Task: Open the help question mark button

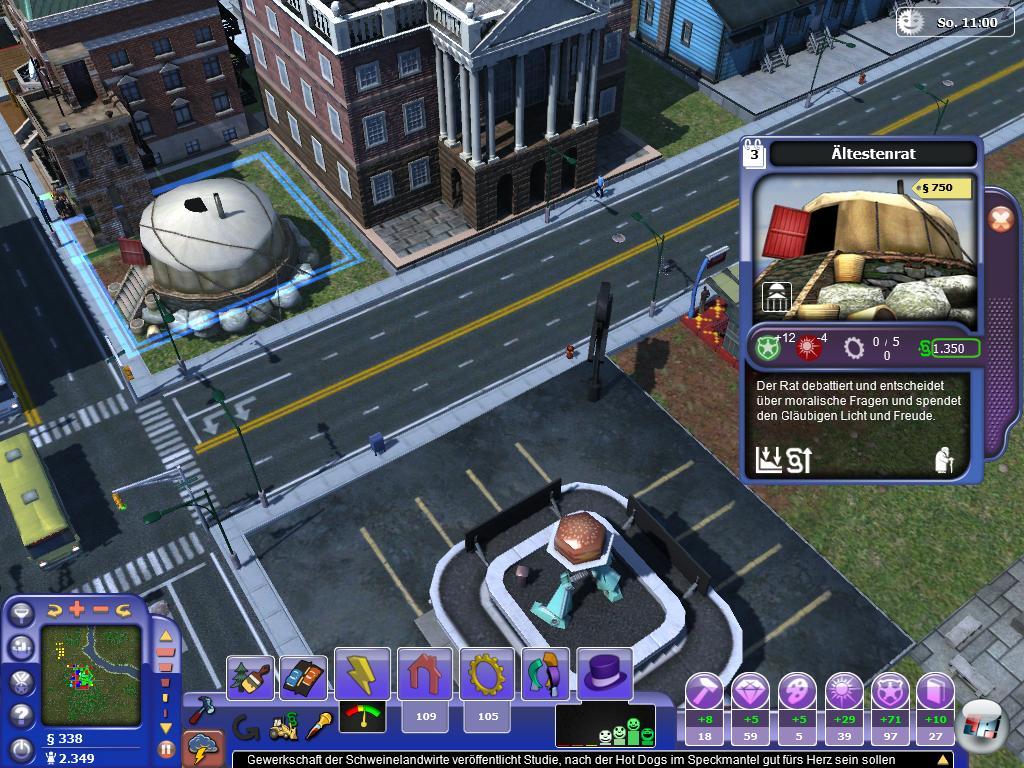Action: click(21, 715)
